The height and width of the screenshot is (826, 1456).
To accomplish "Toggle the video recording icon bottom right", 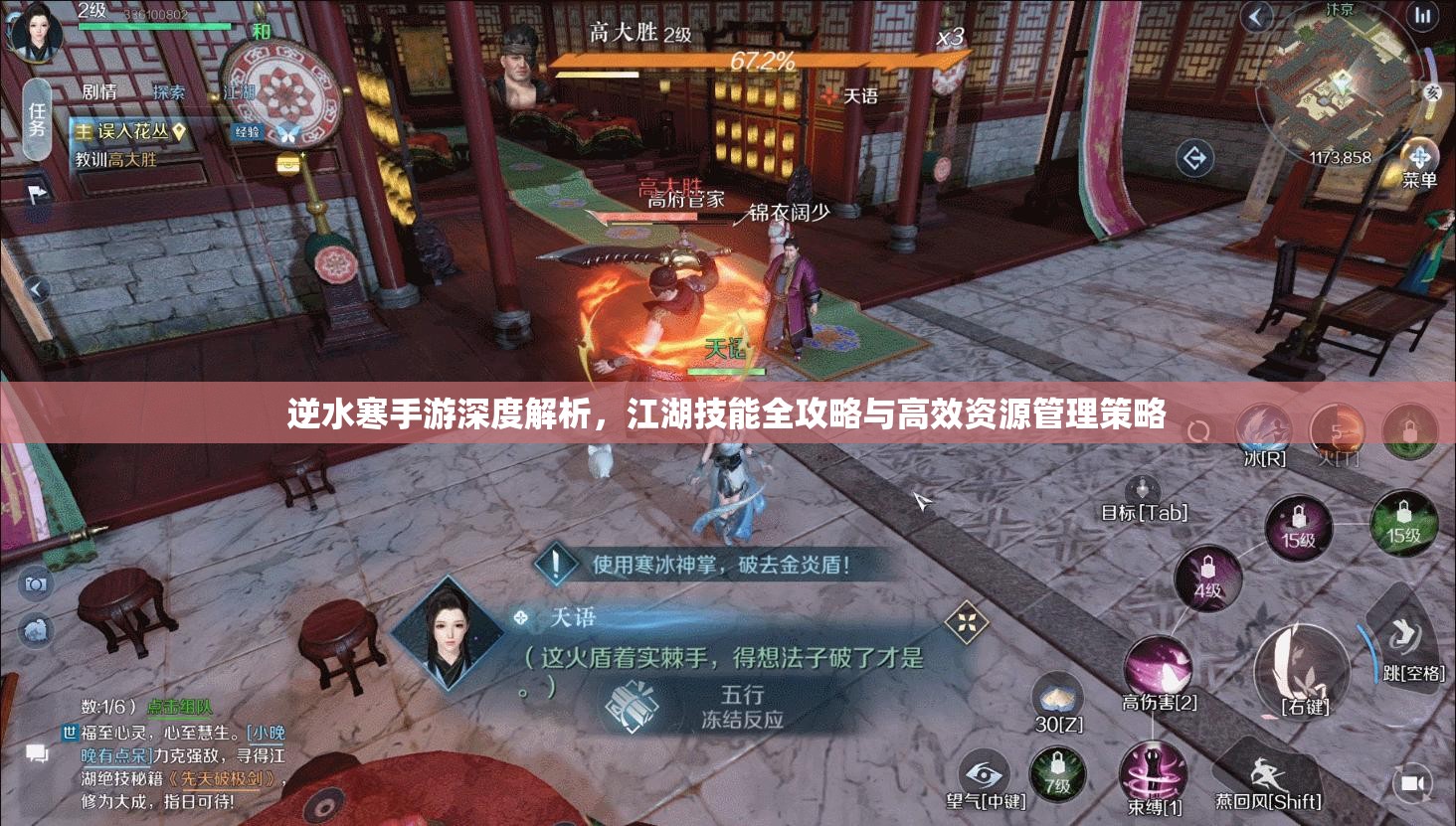I will coord(1412,781).
